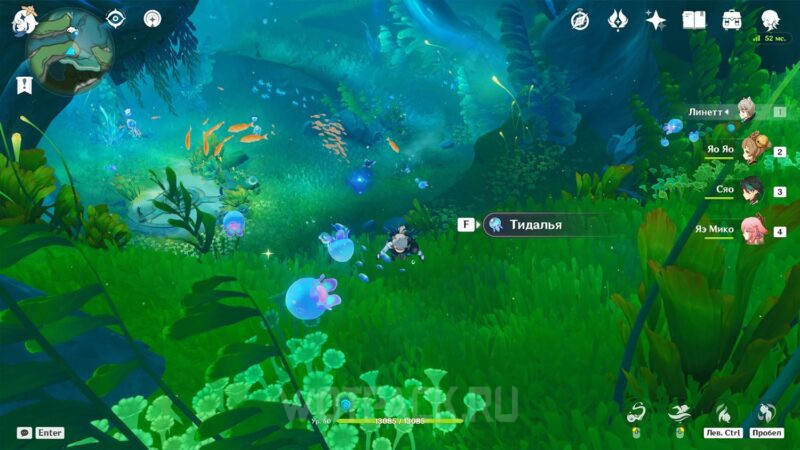This screenshot has height=450, width=800.
Task: Switch to party member Яо Яо
Action: [x=748, y=151]
